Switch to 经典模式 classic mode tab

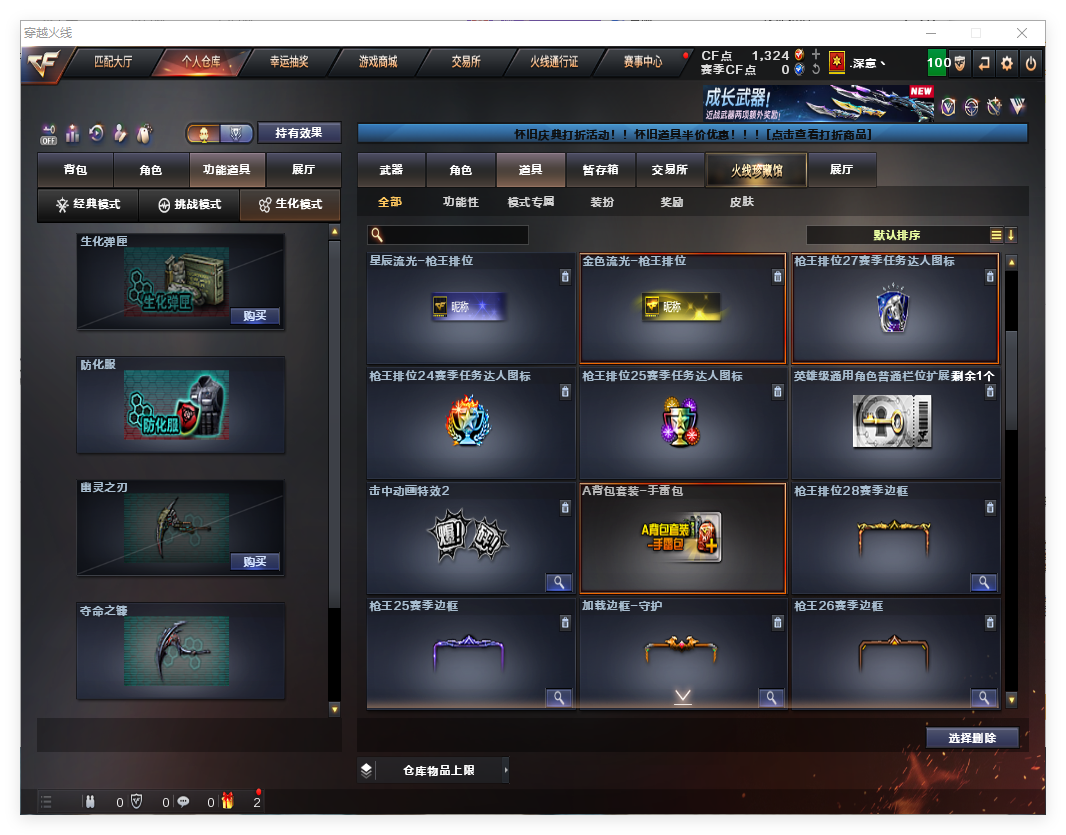(x=88, y=205)
